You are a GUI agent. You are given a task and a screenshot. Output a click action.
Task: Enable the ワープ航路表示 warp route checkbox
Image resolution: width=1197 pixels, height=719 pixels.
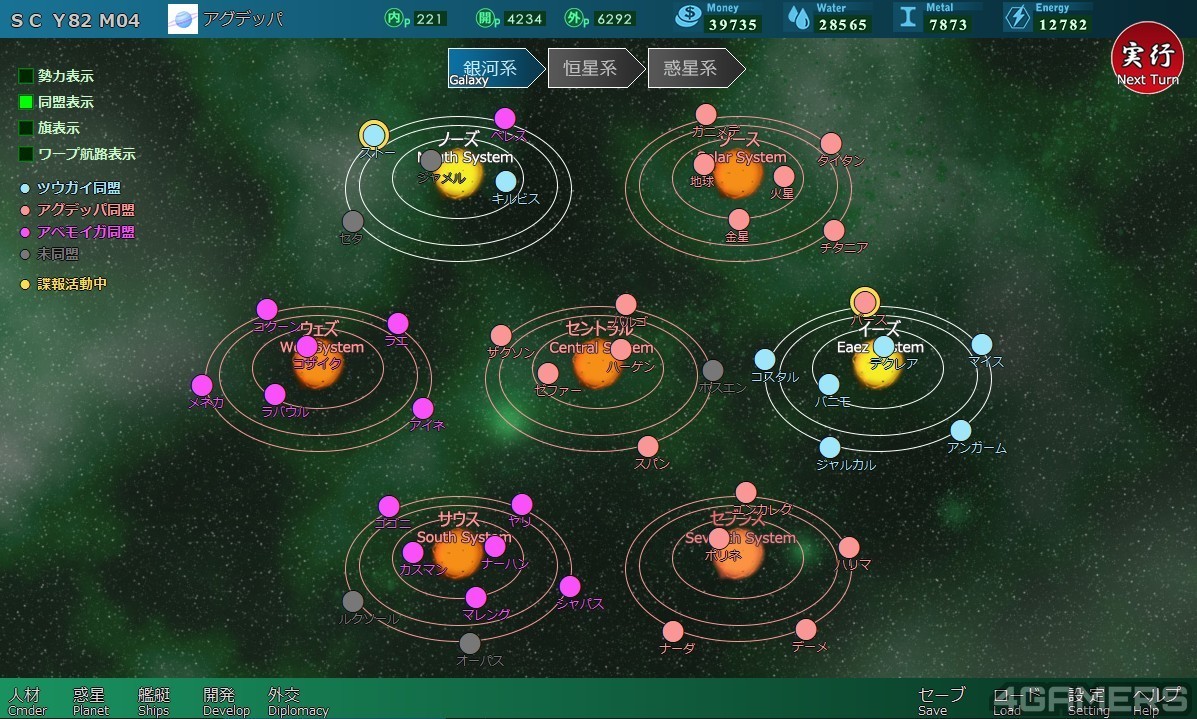(26, 154)
